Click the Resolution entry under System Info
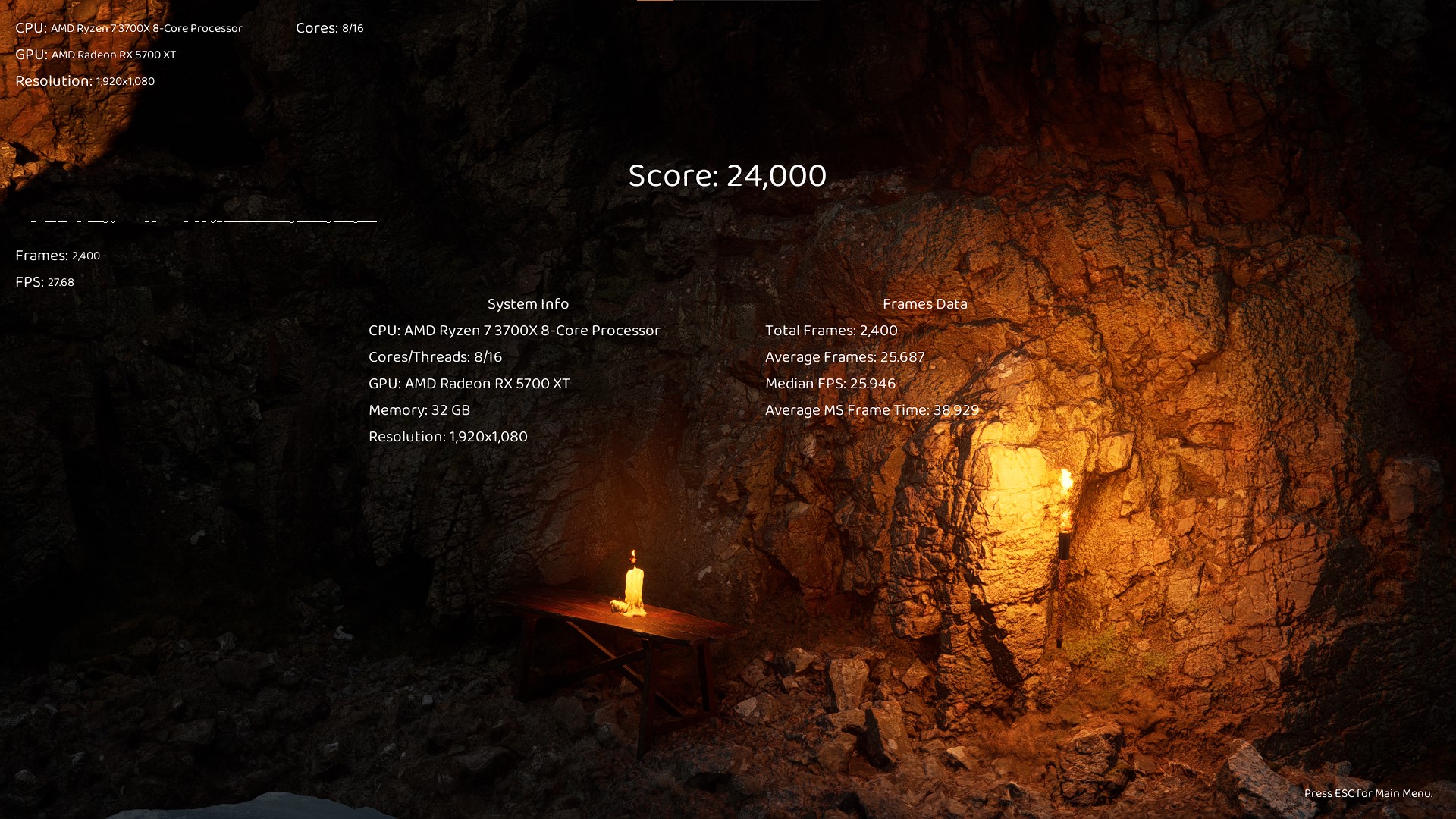 (447, 436)
